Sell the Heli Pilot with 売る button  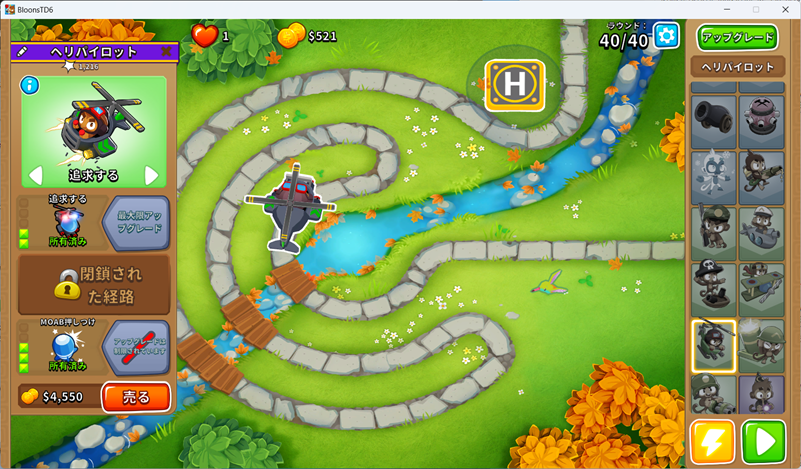point(136,397)
